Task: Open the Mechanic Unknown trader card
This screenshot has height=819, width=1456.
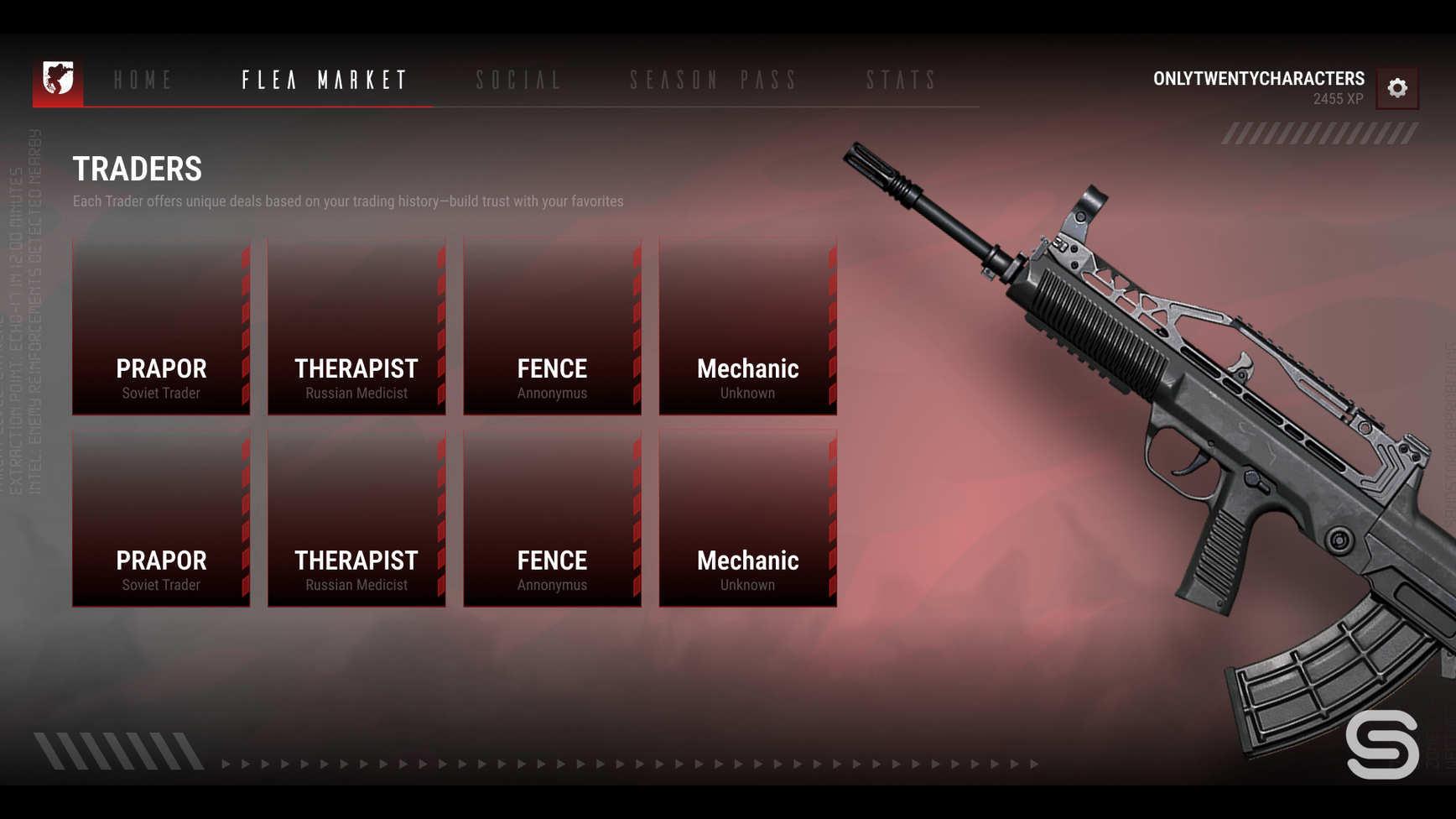Action: 747,326
